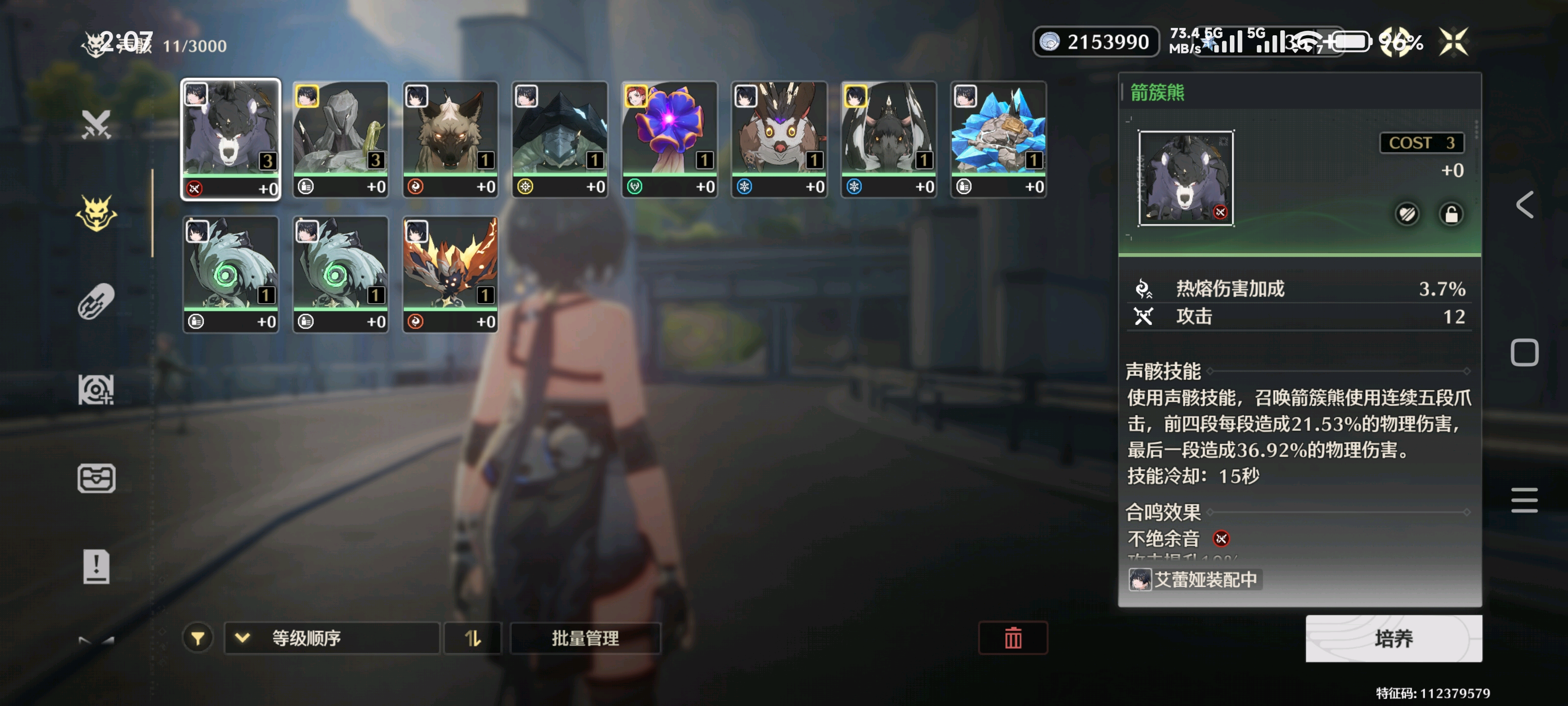
Task: Tap the Android back arrow navigation button
Action: tap(1524, 204)
